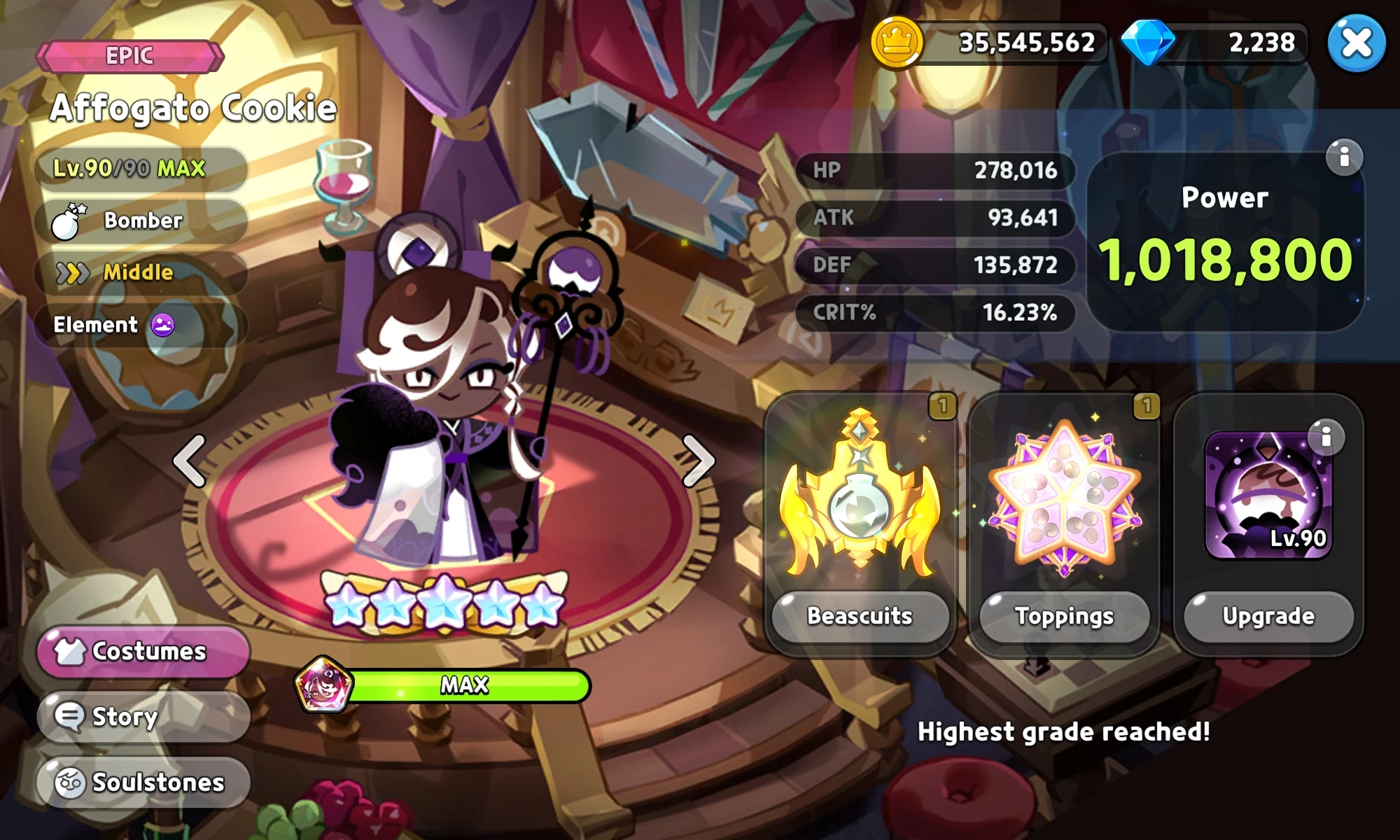The image size is (1400, 840).
Task: Click the promotion gem beside MAX bar
Action: (x=323, y=685)
